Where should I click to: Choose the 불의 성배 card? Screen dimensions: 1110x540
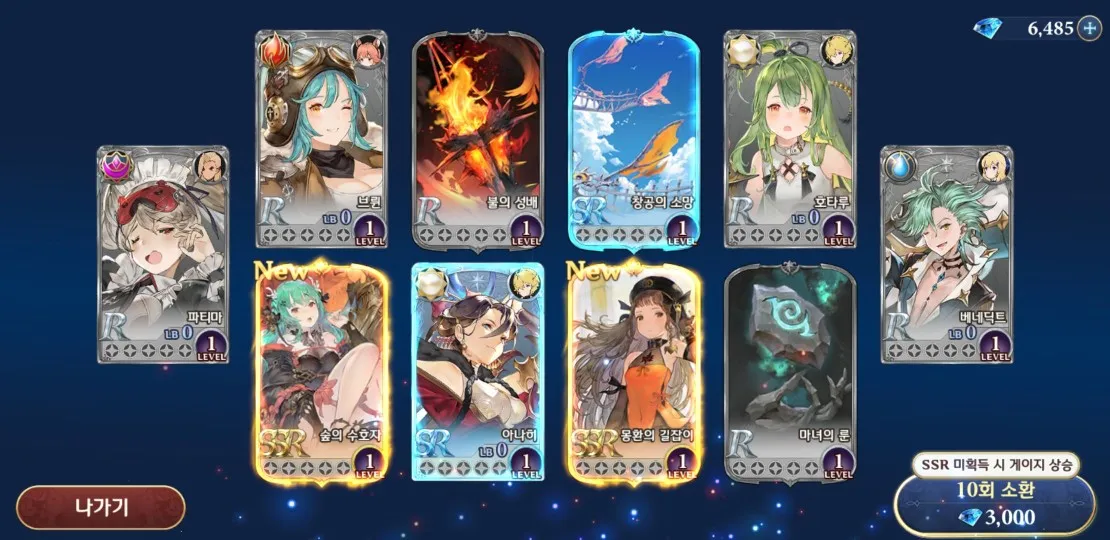pos(478,139)
